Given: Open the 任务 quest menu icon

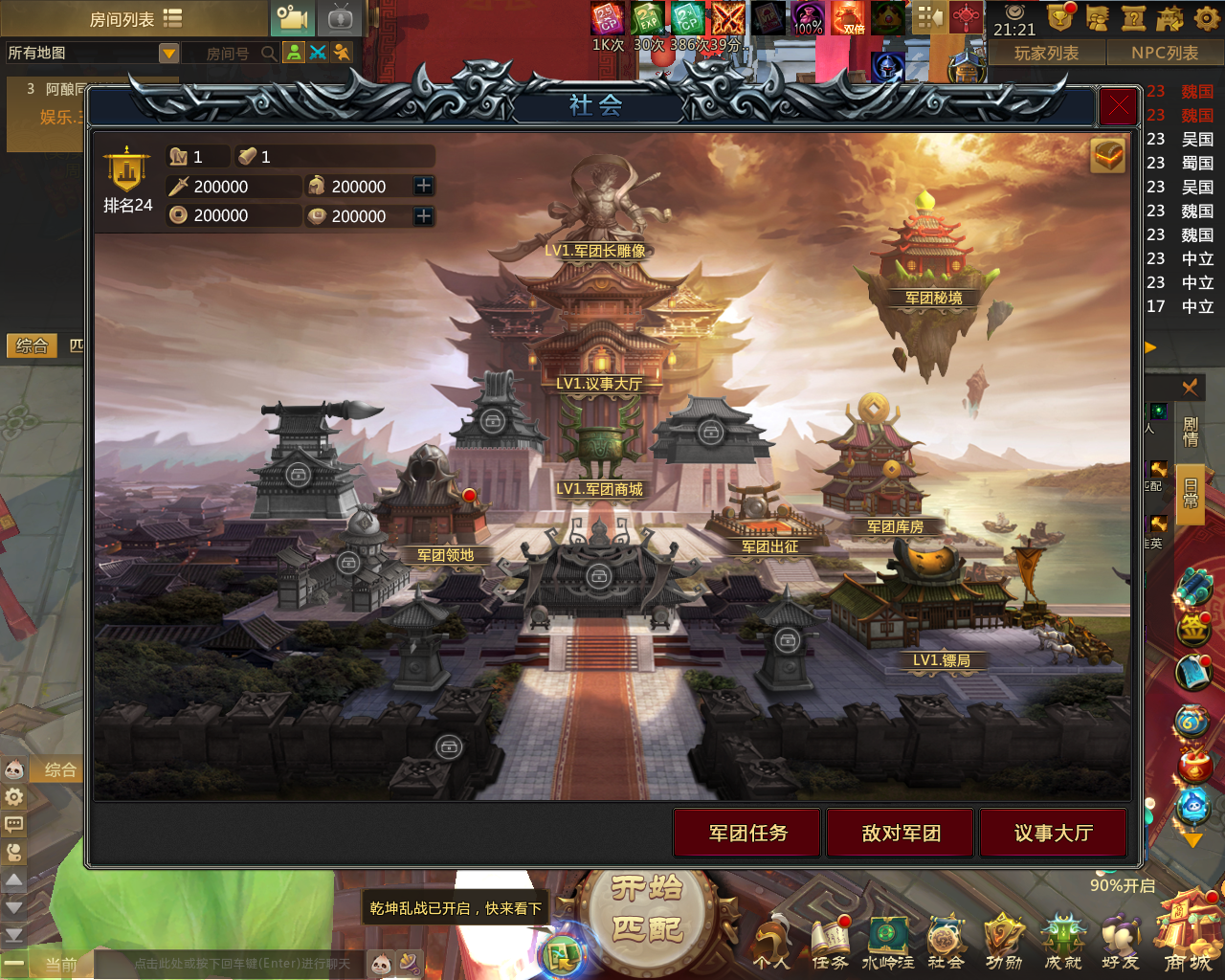Looking at the screenshot, I should pyautogui.click(x=830, y=943).
